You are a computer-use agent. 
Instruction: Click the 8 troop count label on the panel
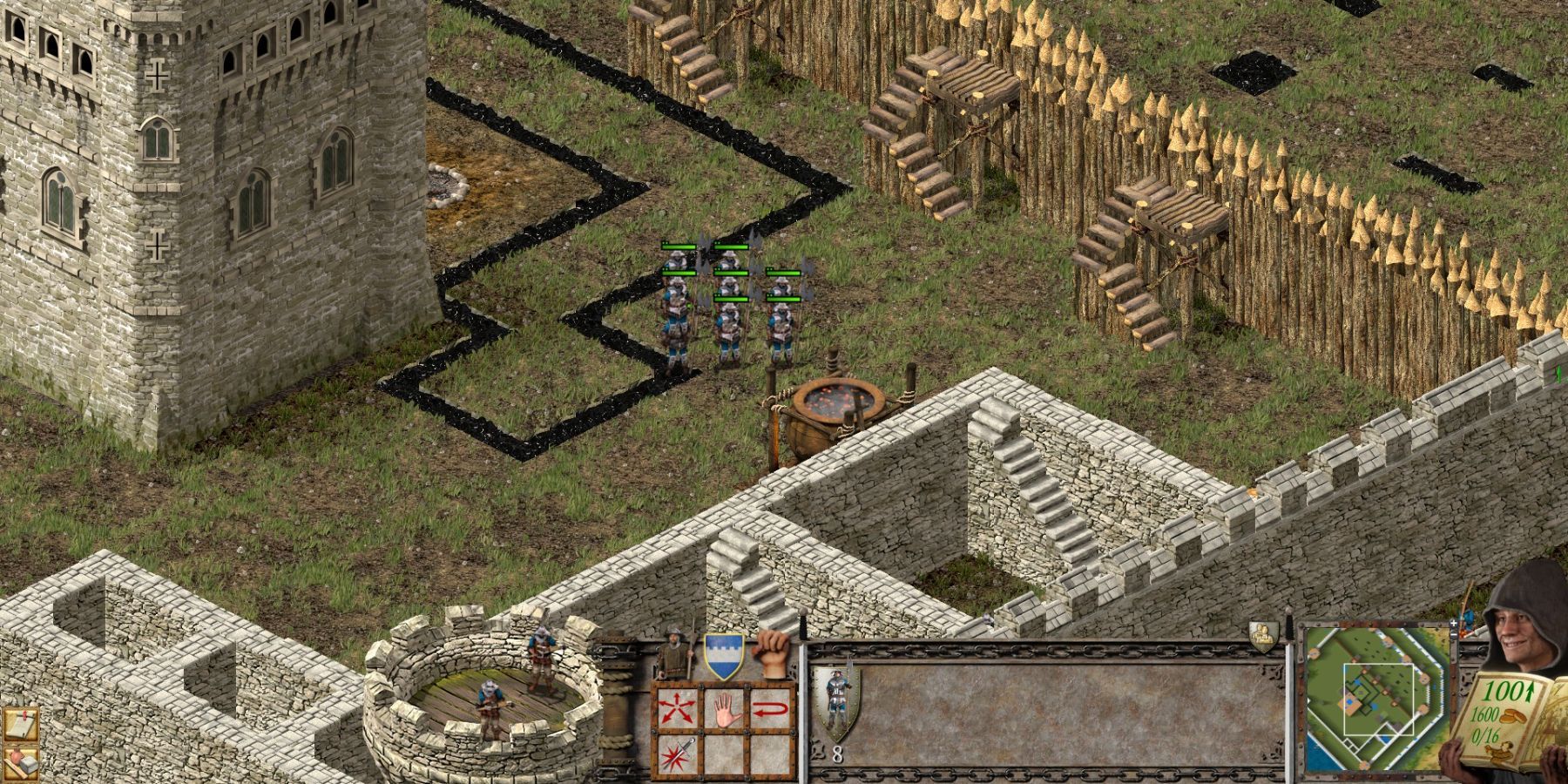tap(837, 754)
